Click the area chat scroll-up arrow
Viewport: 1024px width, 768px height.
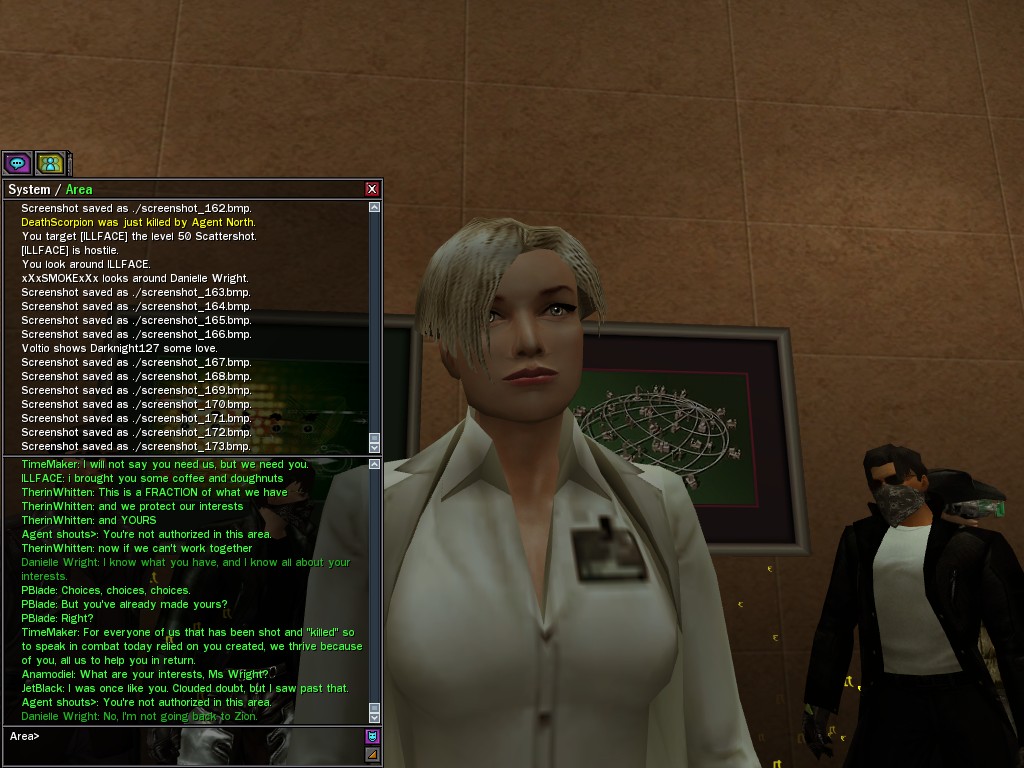(375, 464)
